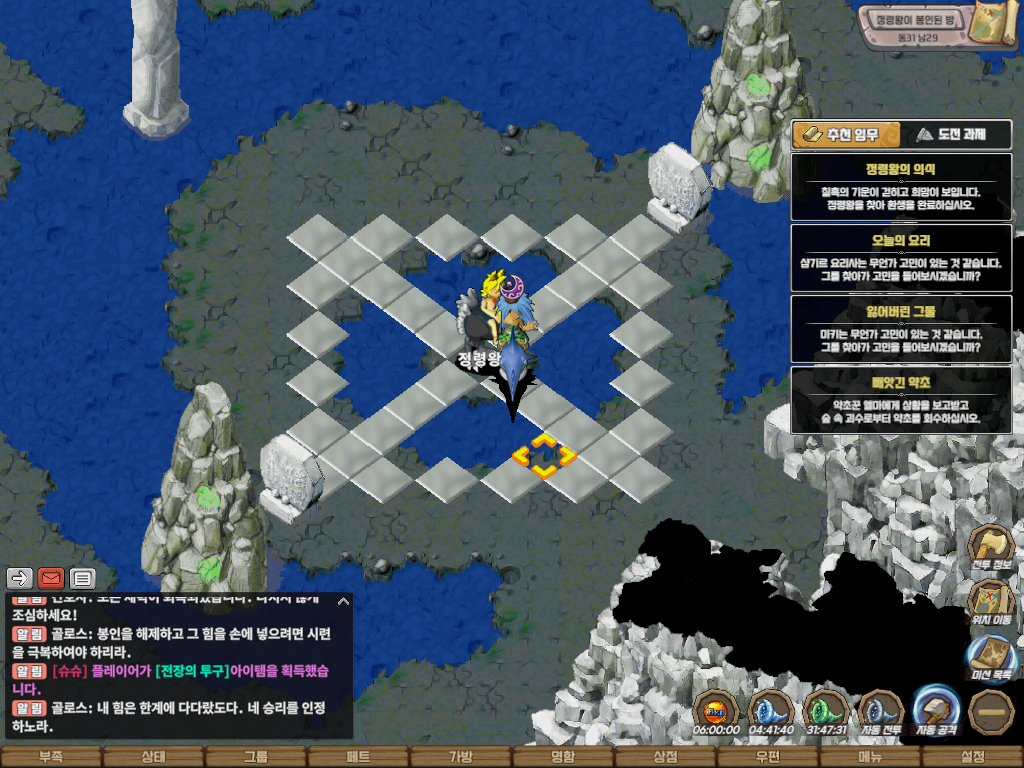Select the 정령왕의 의식 quest entry
The width and height of the screenshot is (1024, 768).
pyautogui.click(x=900, y=187)
